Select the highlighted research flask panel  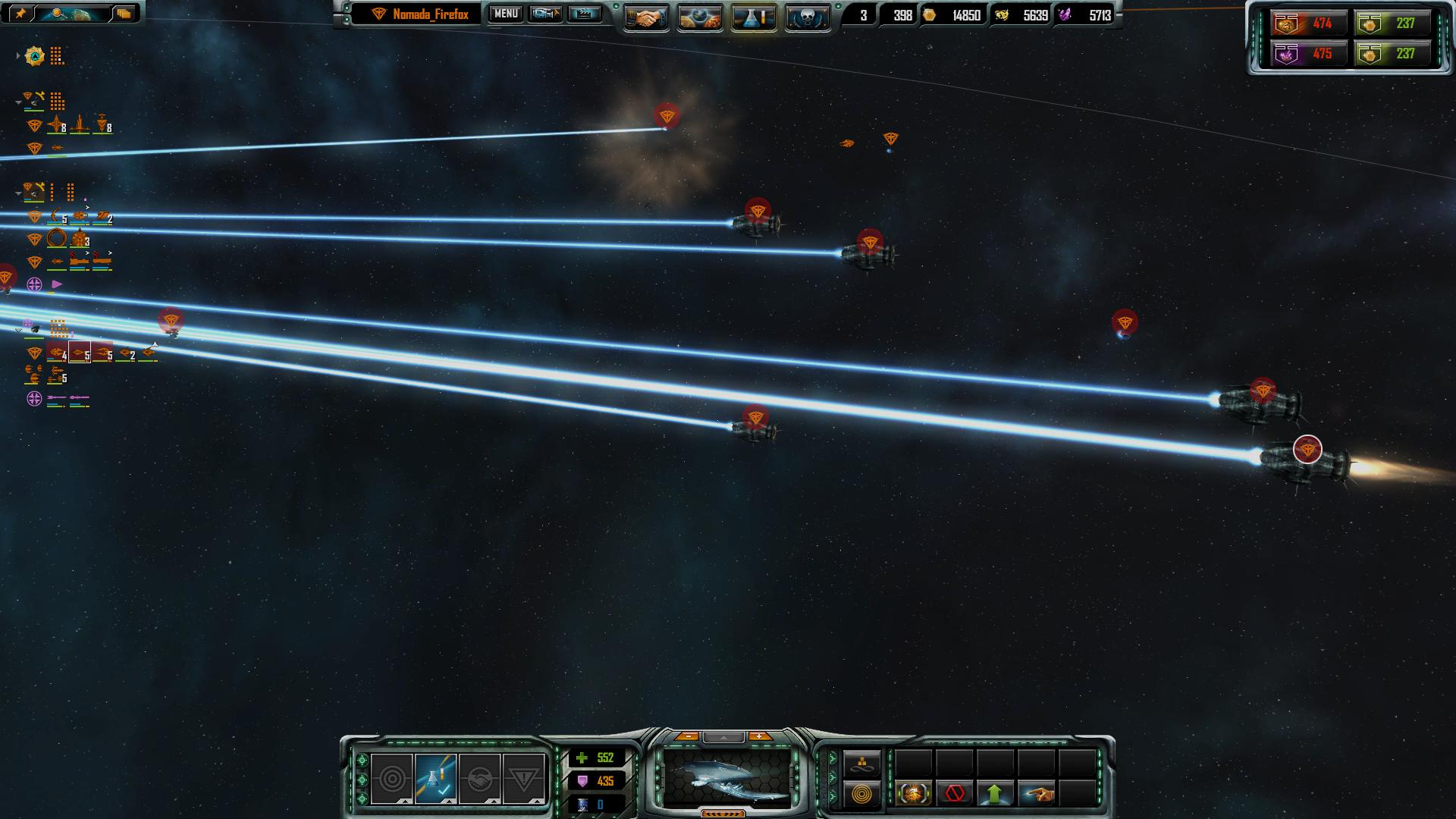point(435,779)
